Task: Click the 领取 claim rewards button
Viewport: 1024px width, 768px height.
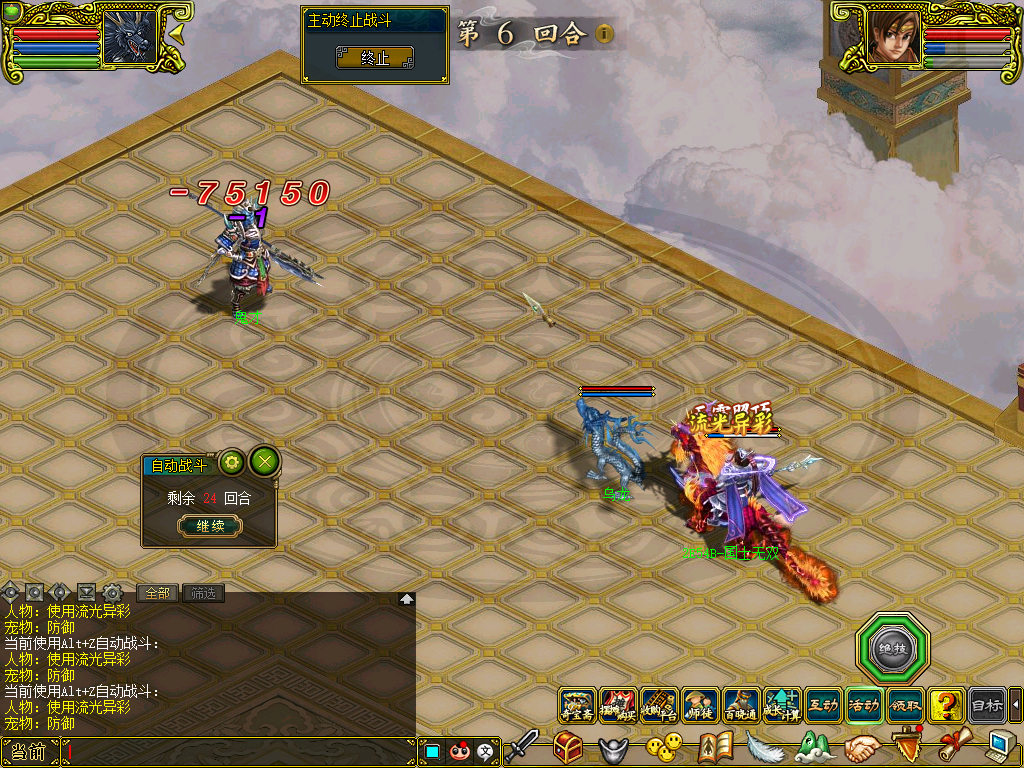Action: coord(905,706)
